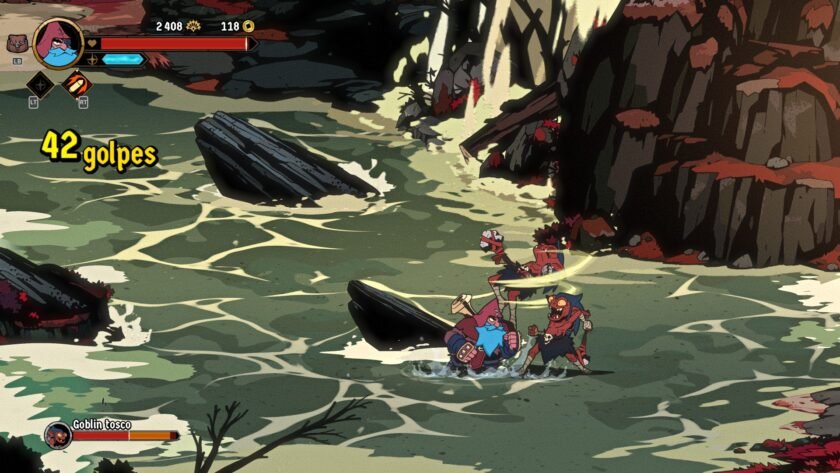This screenshot has height=473, width=840.
Task: Select the brown bear companion icon
Action: point(16,44)
